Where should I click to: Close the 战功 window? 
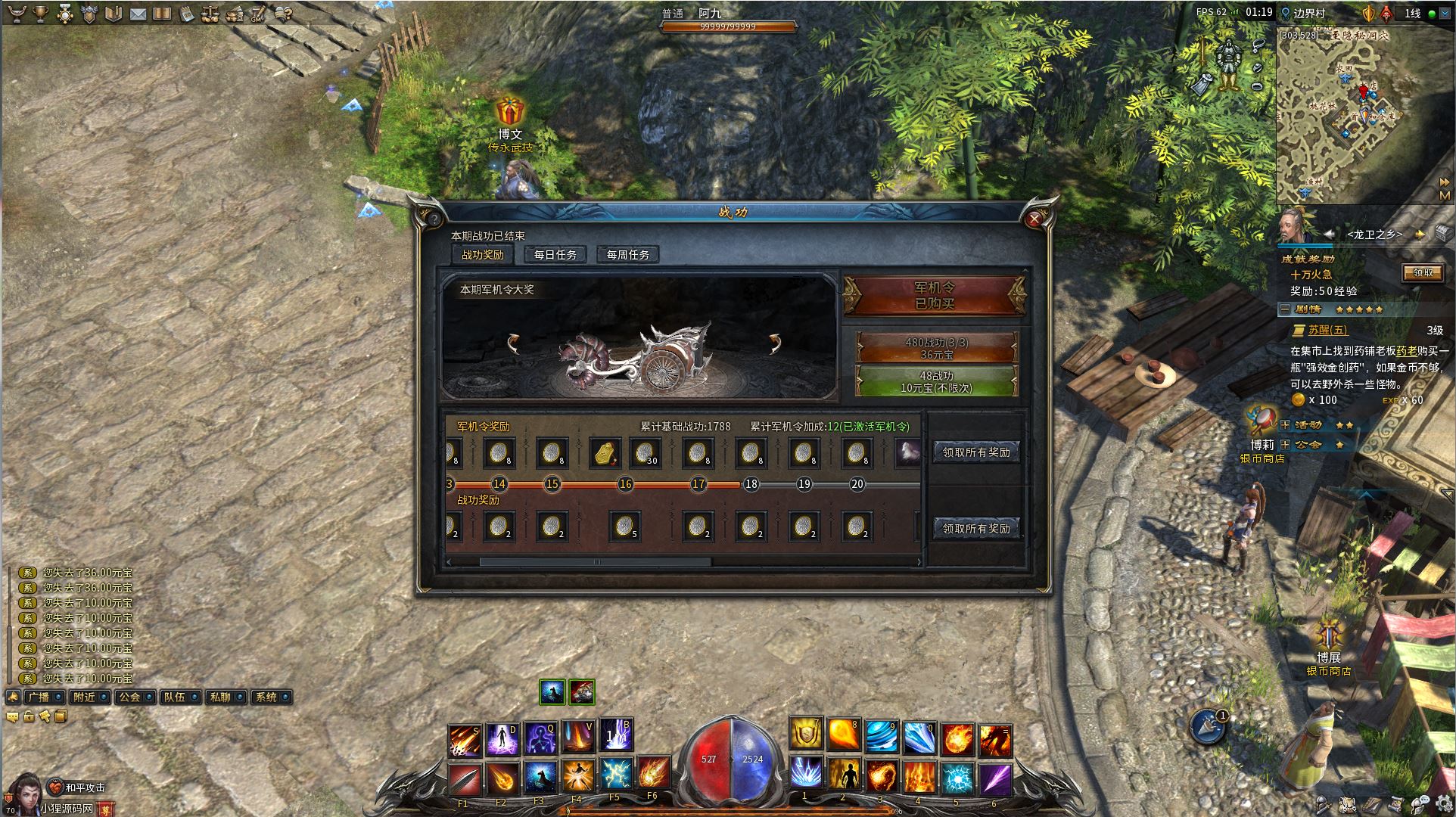(1034, 219)
